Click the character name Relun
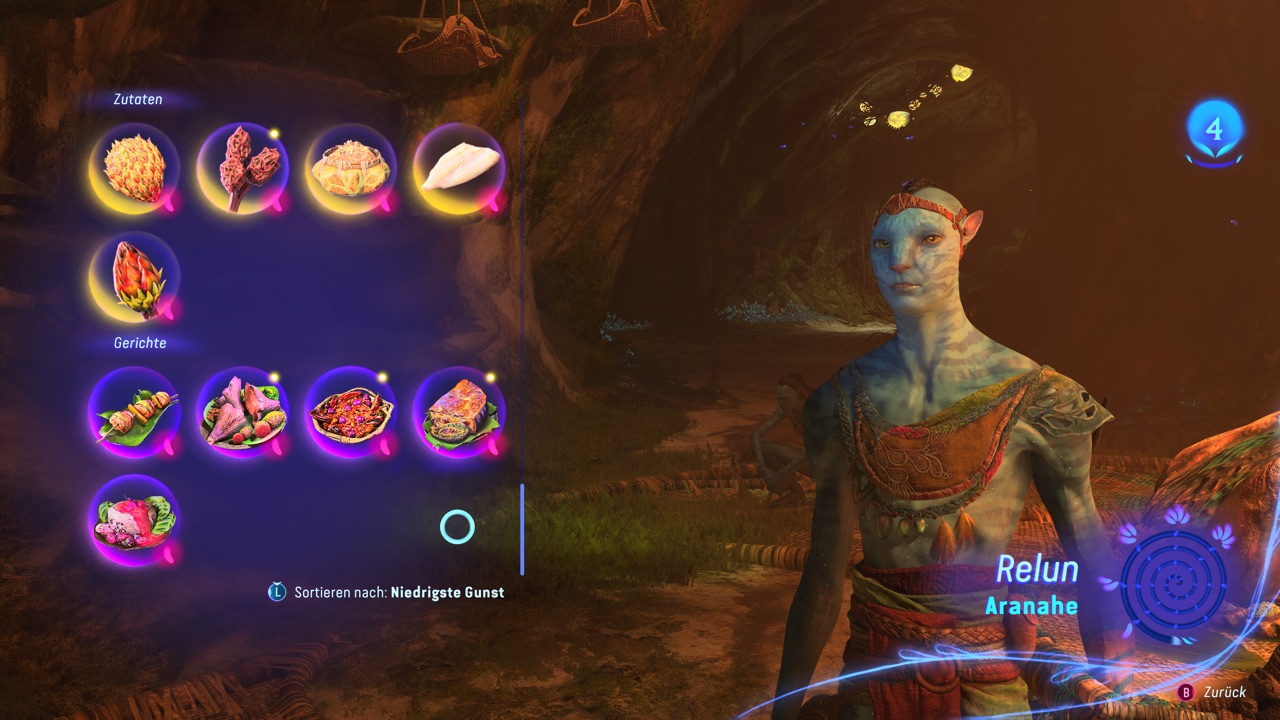Screen dimensions: 1280x720 pyautogui.click(x=1038, y=570)
